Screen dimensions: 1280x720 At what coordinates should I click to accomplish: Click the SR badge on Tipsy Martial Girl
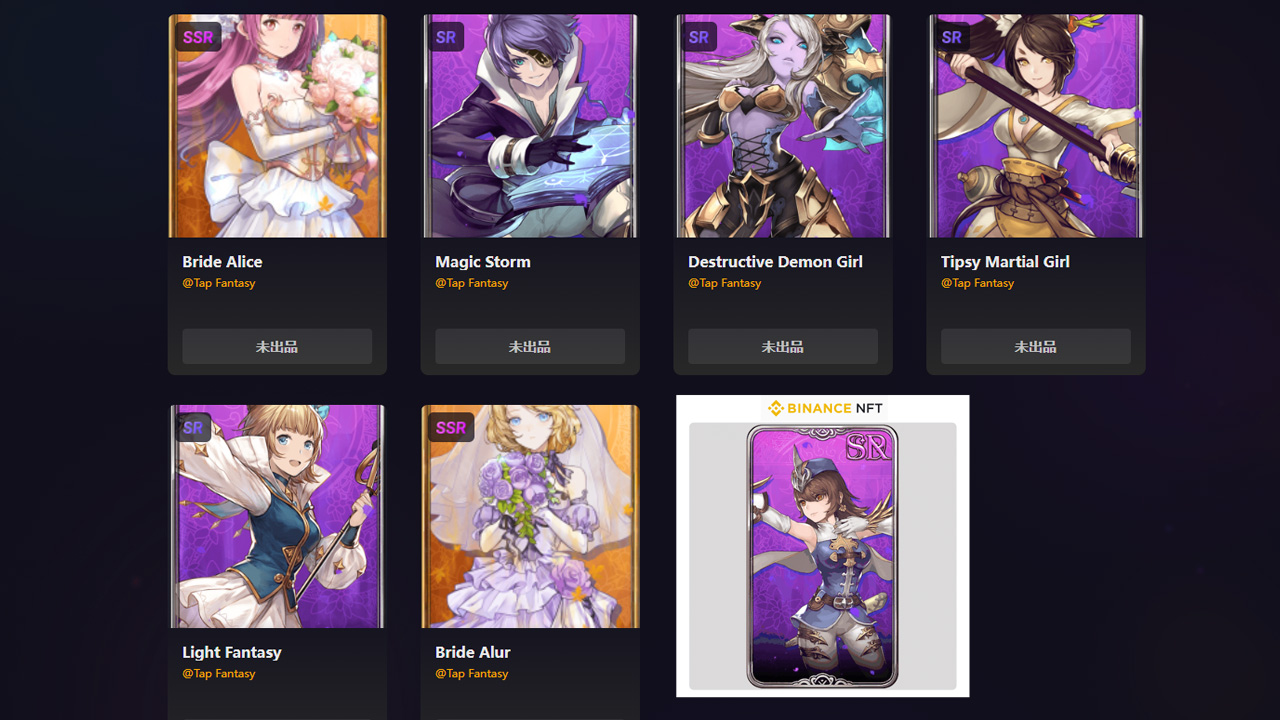952,36
